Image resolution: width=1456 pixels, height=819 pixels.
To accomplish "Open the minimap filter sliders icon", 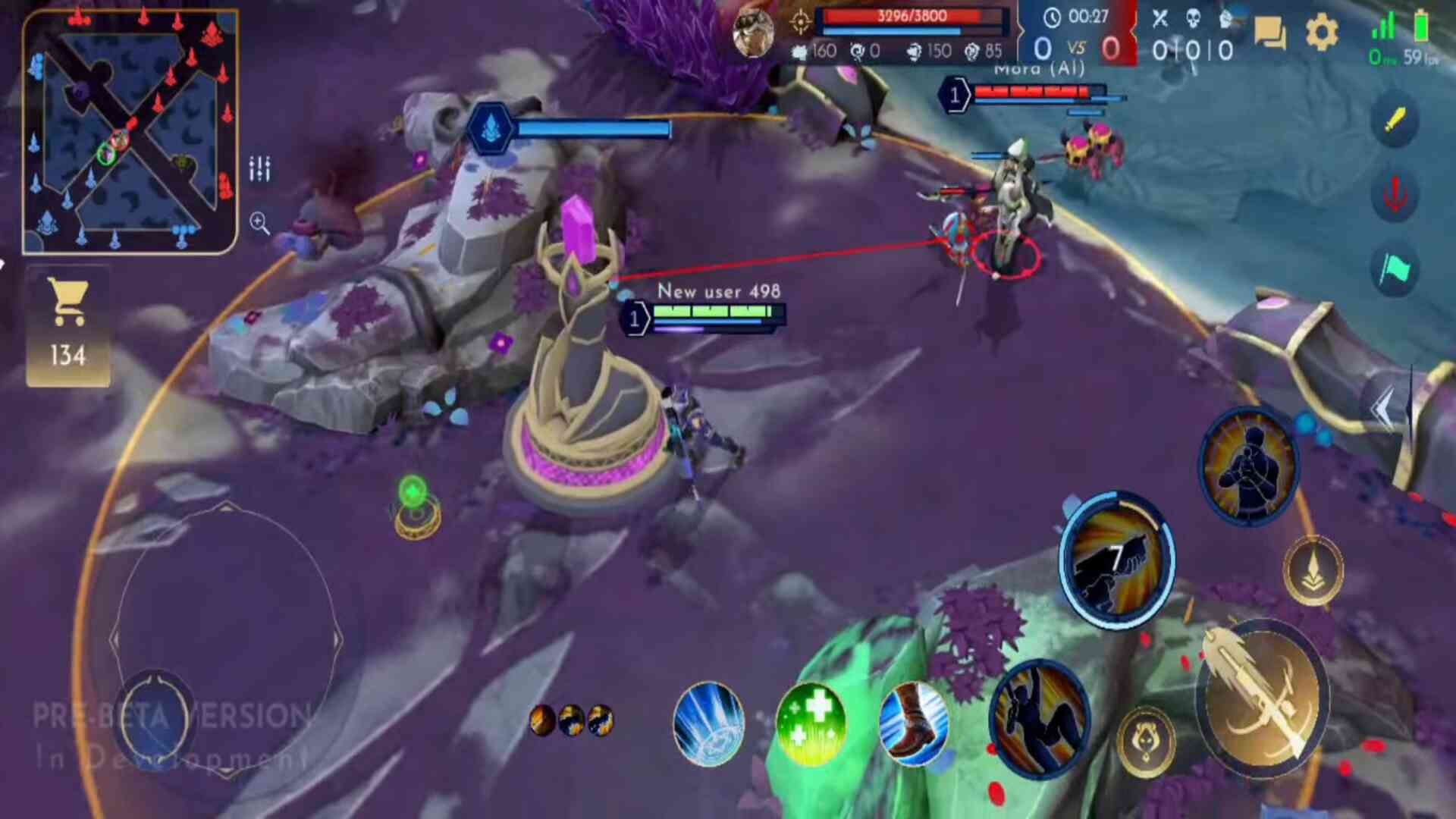I will 259,168.
